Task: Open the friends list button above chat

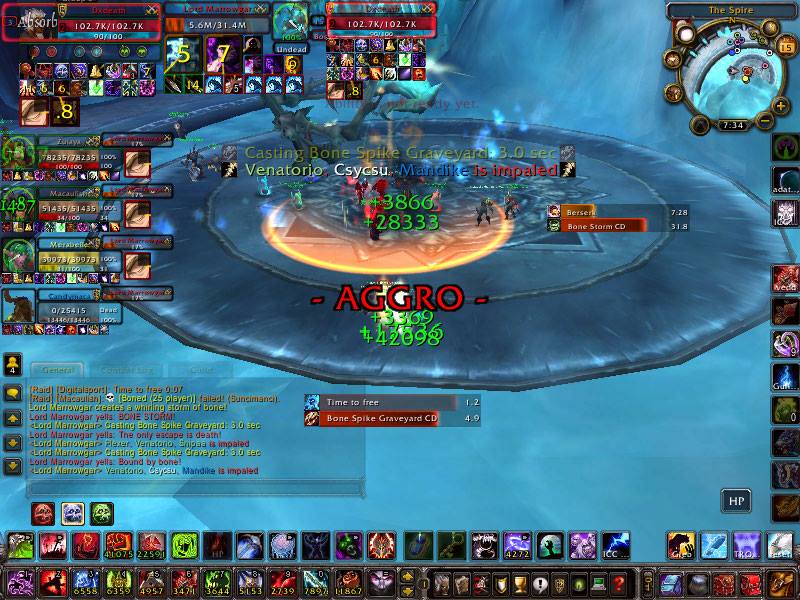Action: tap(12, 364)
